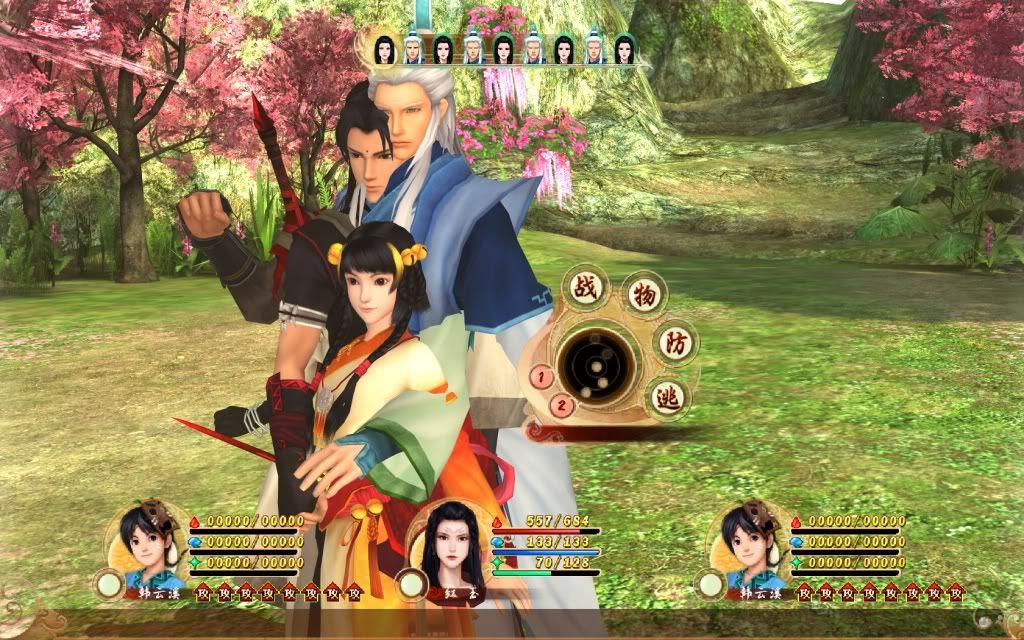
Task: Choose the 战 attack command
Action: pyautogui.click(x=583, y=287)
